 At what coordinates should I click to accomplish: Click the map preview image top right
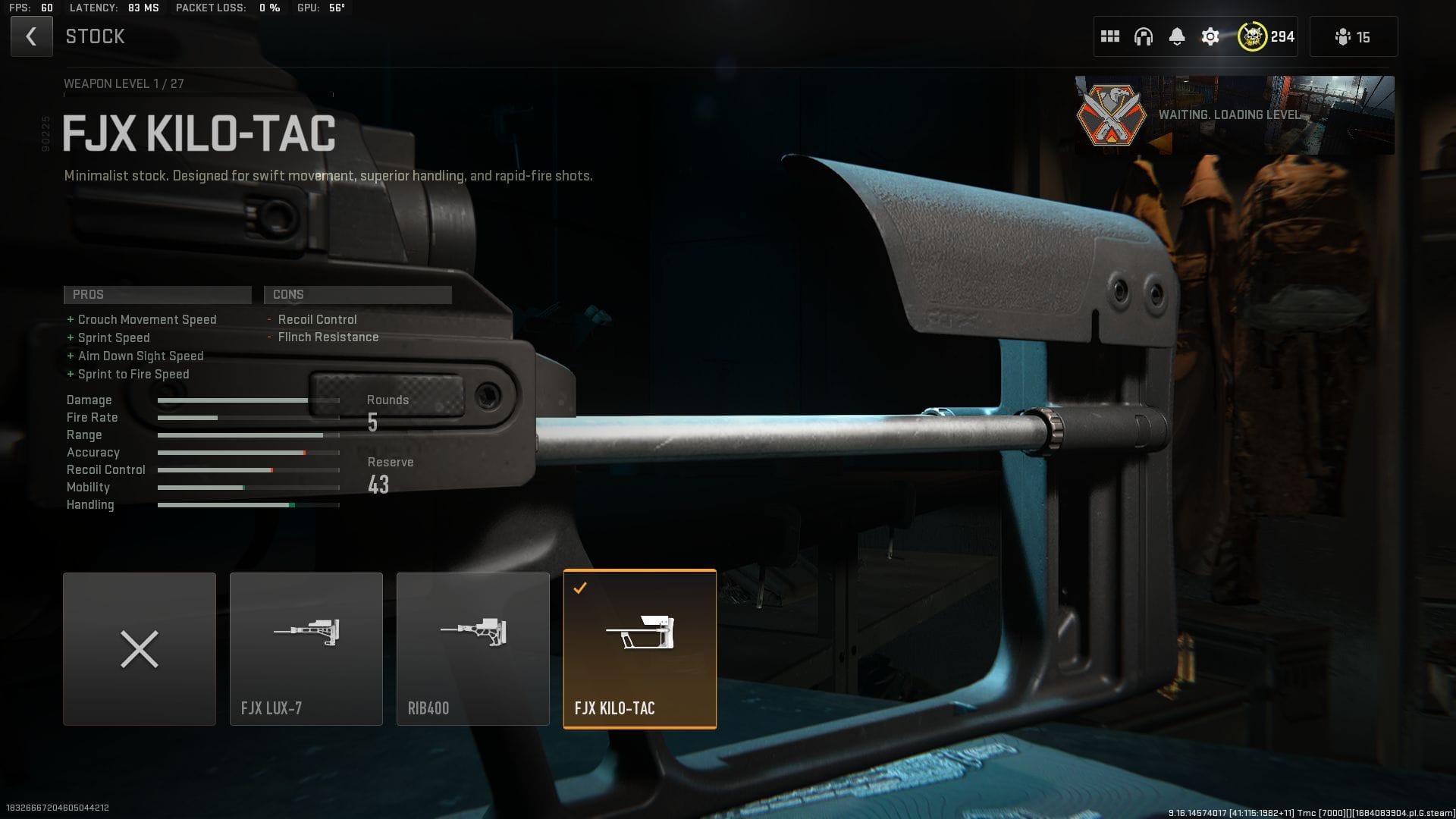pyautogui.click(x=1346, y=115)
